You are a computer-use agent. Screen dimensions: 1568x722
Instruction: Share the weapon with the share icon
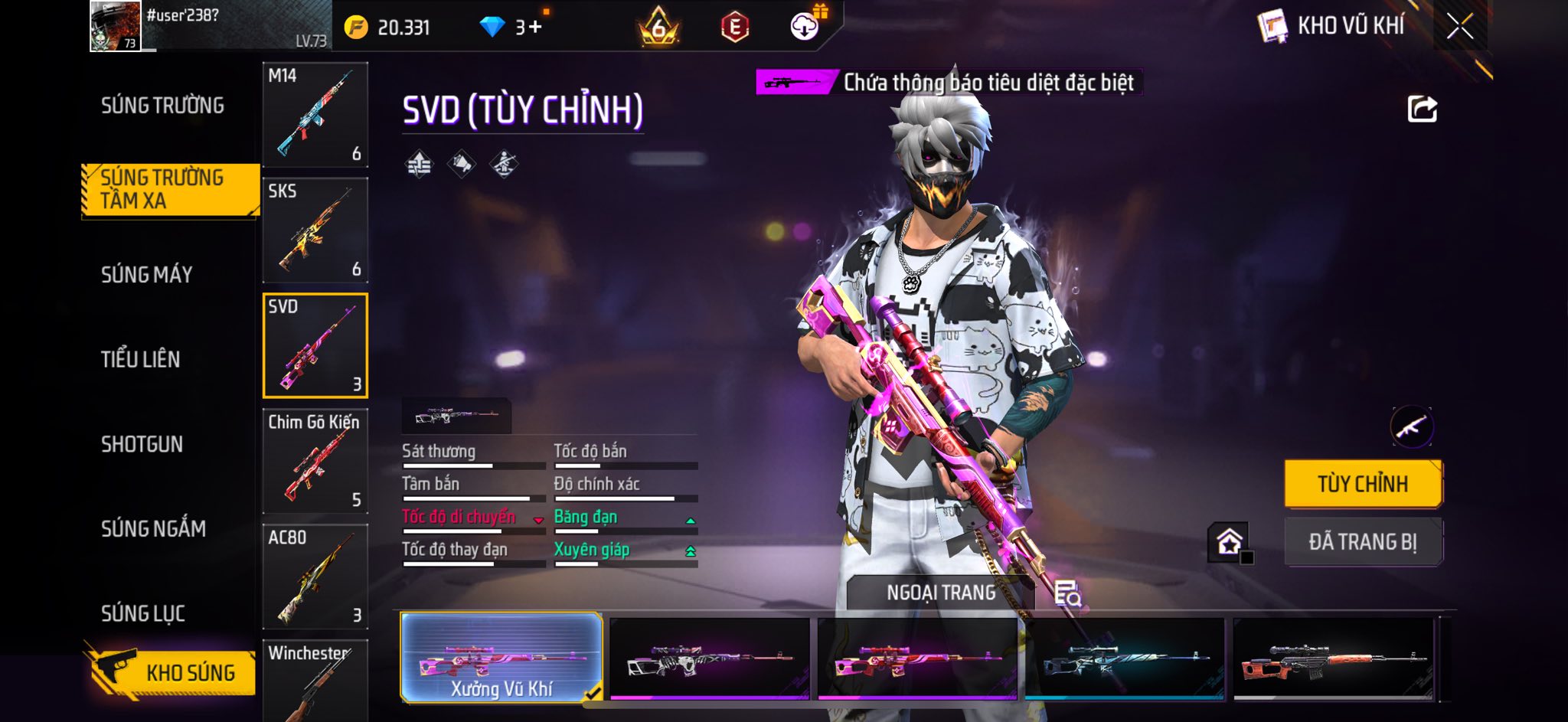point(1422,109)
